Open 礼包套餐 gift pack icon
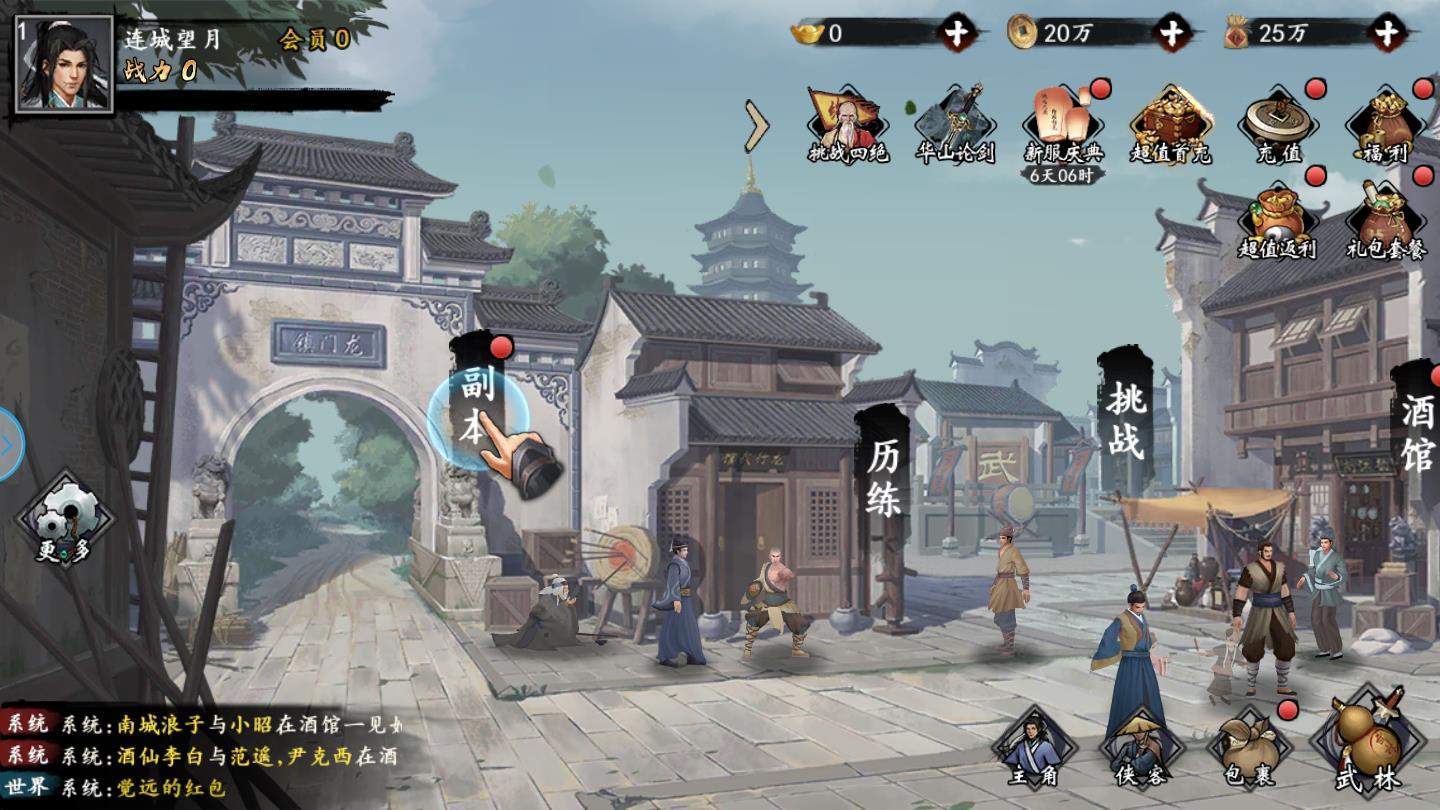This screenshot has width=1440, height=810. [1385, 220]
